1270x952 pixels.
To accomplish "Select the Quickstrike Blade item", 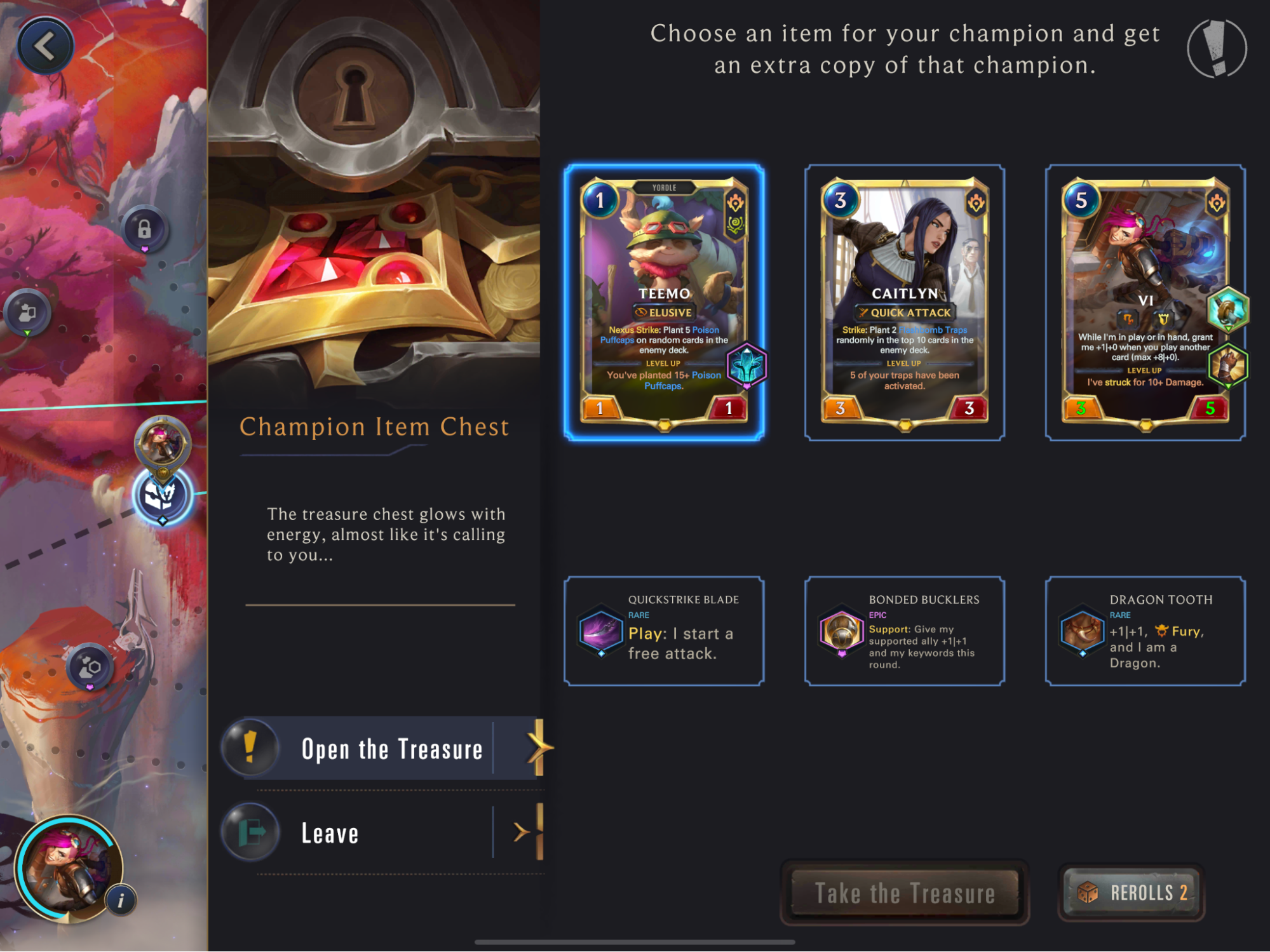I will 664,631.
